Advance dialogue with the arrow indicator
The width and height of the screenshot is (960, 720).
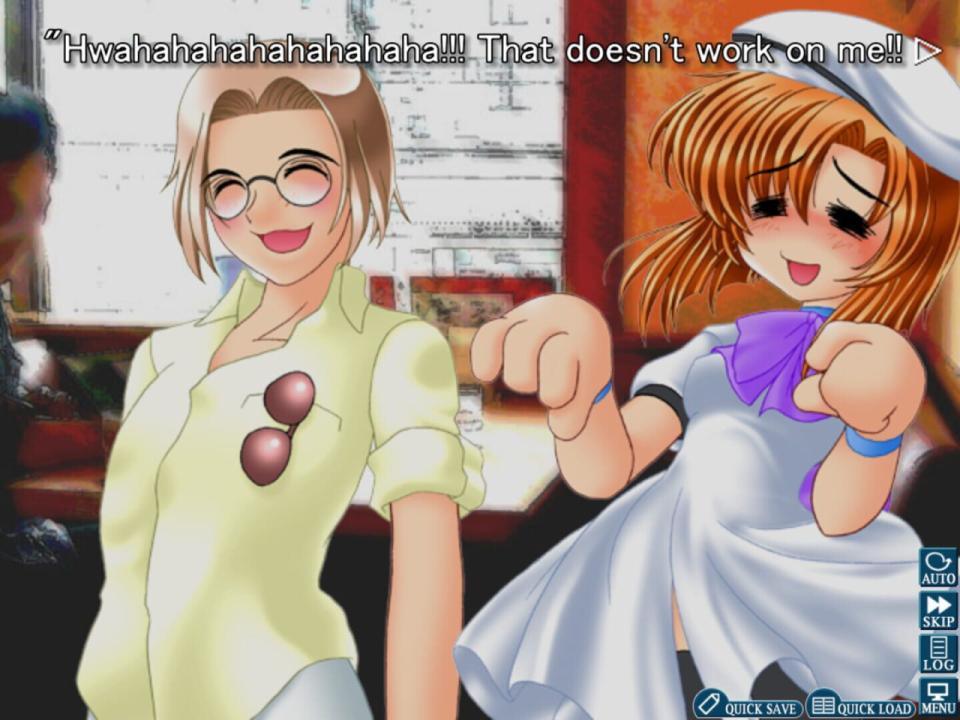pyautogui.click(x=928, y=51)
